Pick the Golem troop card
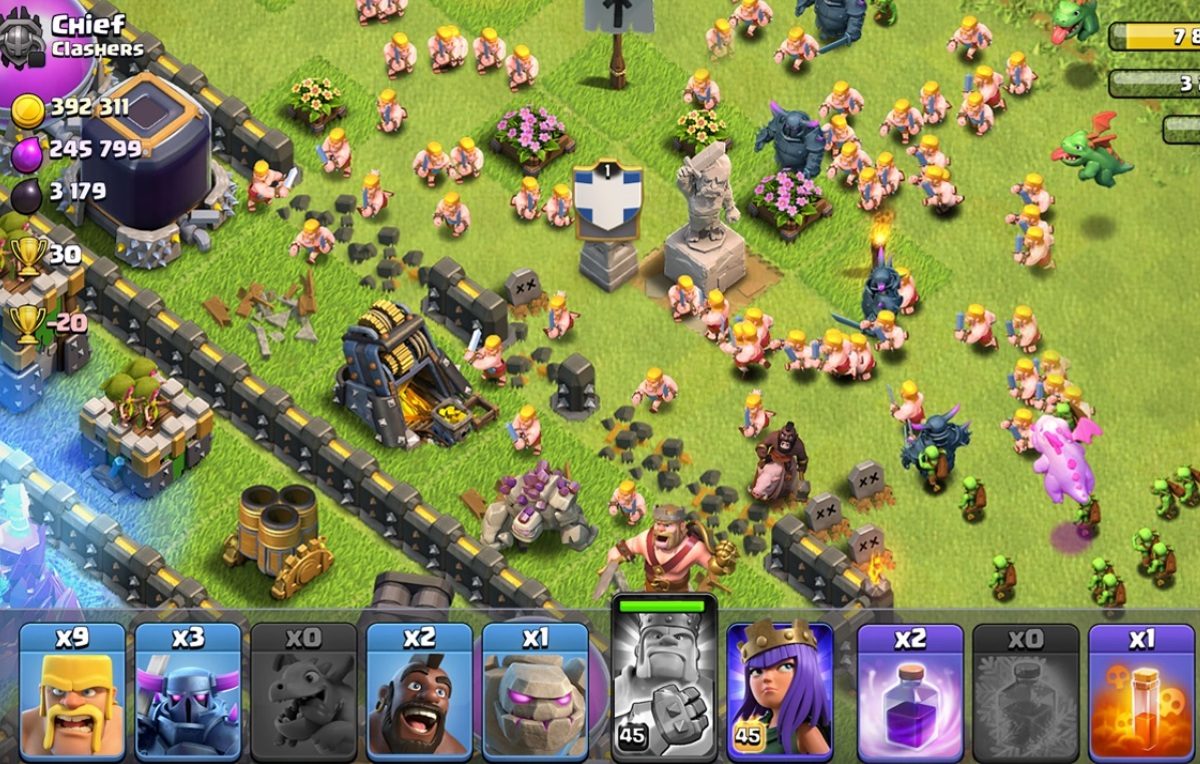 pos(535,691)
